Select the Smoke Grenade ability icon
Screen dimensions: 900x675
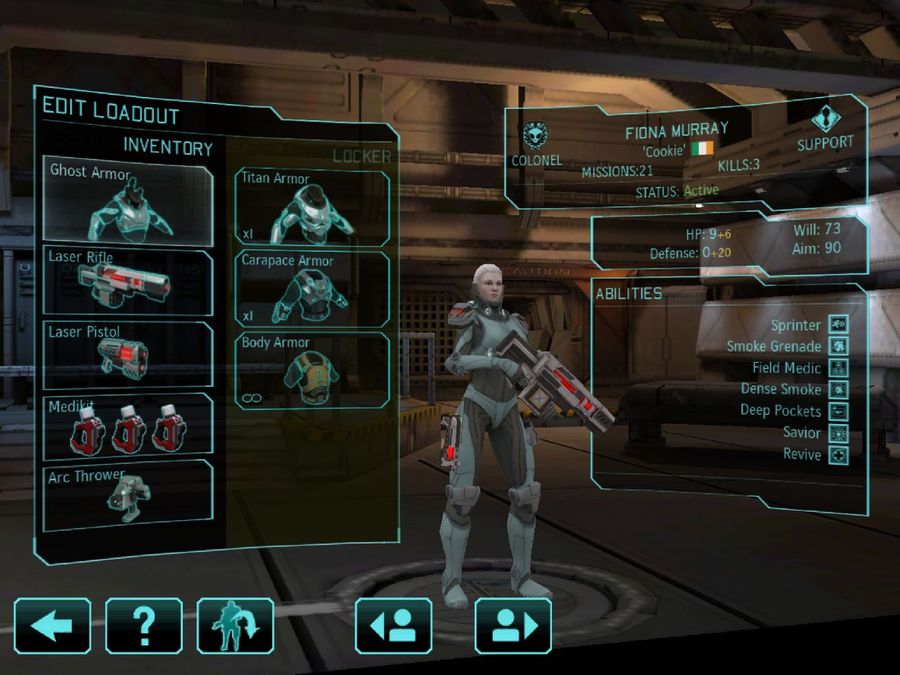click(838, 347)
